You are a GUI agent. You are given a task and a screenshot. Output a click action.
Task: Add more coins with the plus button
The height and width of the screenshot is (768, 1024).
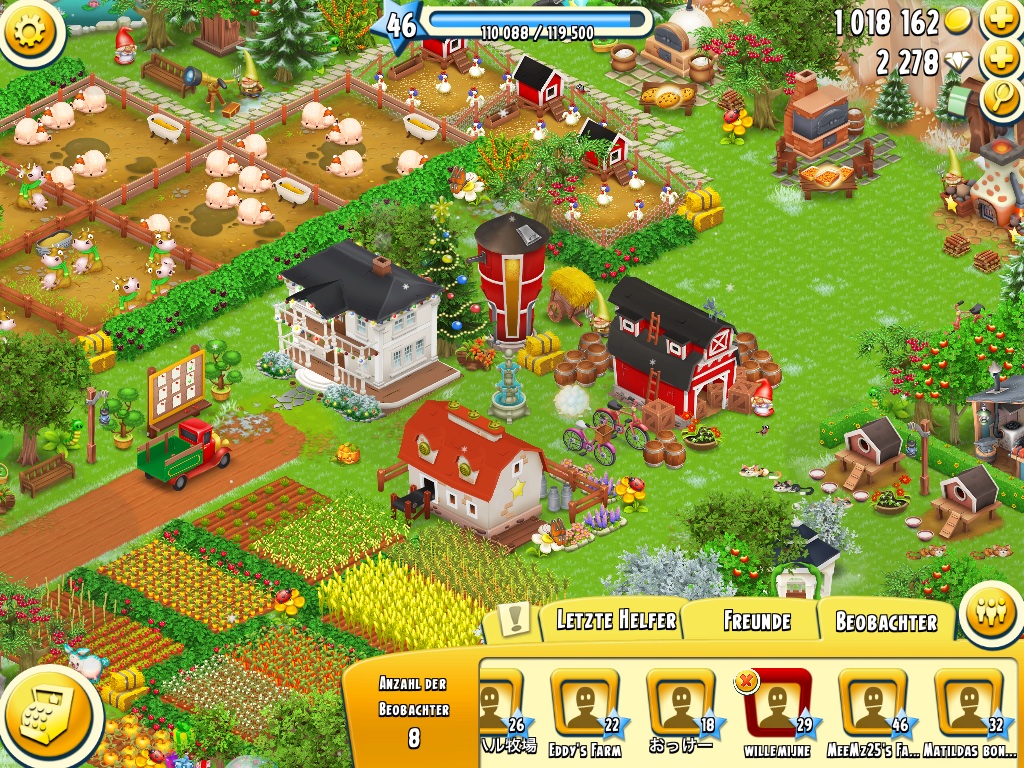(1000, 19)
